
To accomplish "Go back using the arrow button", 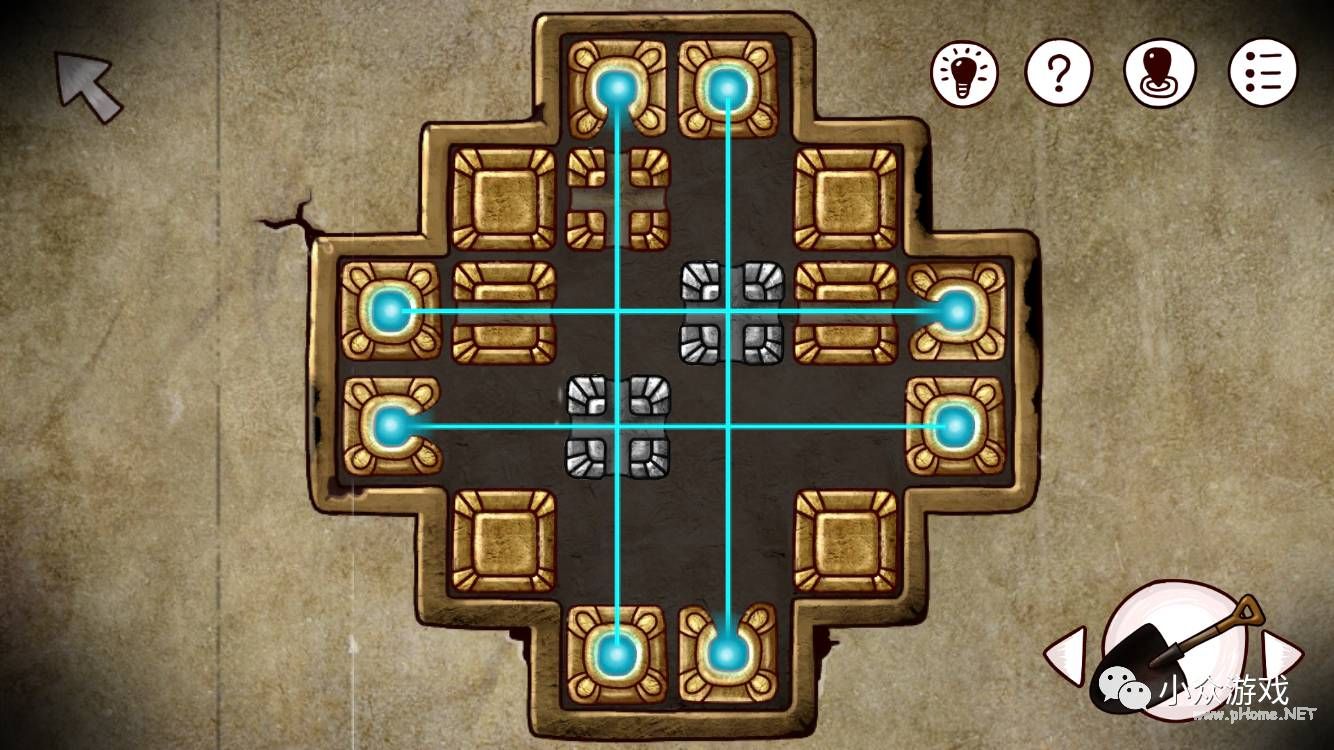I will coord(88,86).
